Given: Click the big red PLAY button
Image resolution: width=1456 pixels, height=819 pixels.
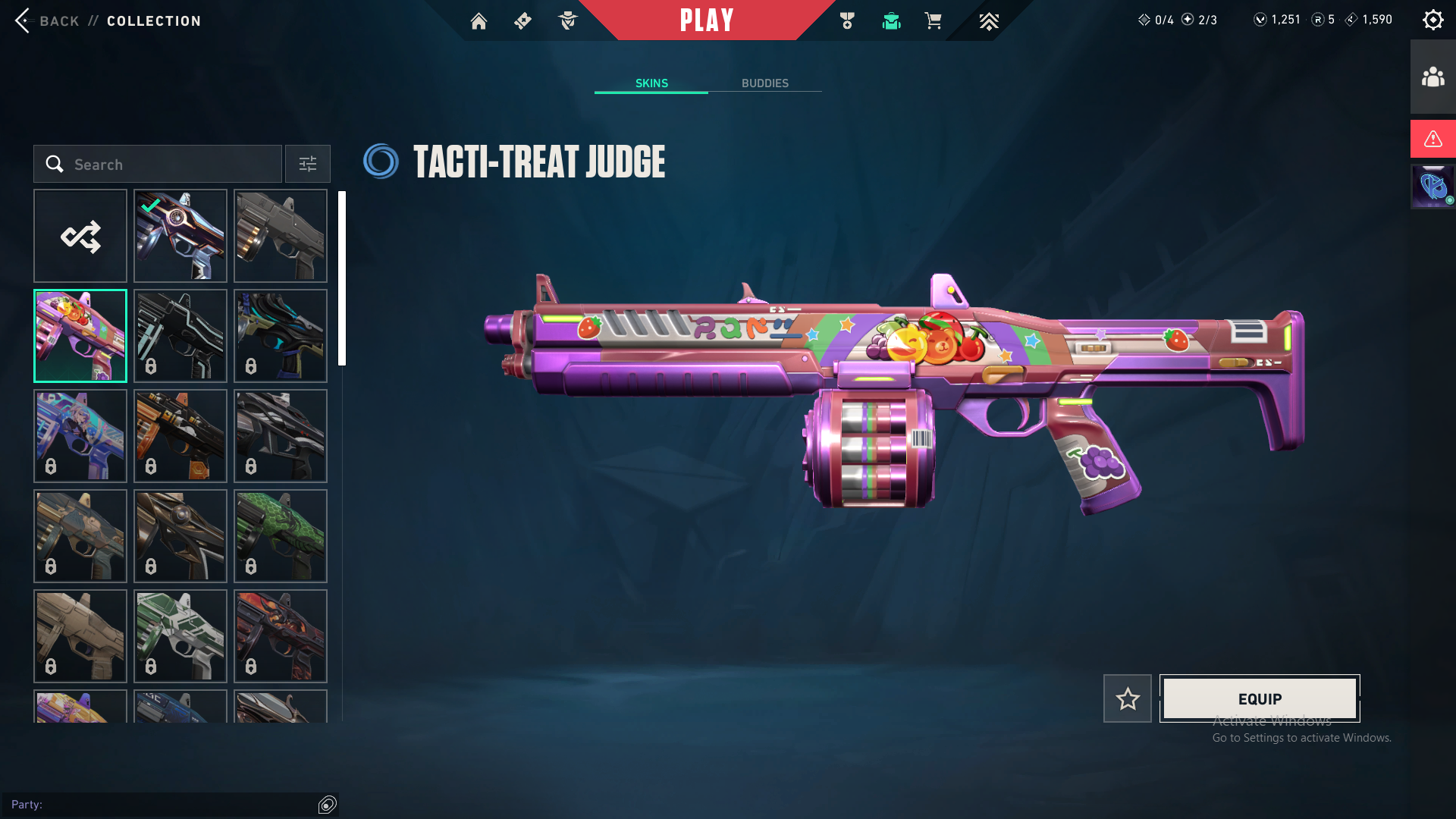Looking at the screenshot, I should coord(707,20).
